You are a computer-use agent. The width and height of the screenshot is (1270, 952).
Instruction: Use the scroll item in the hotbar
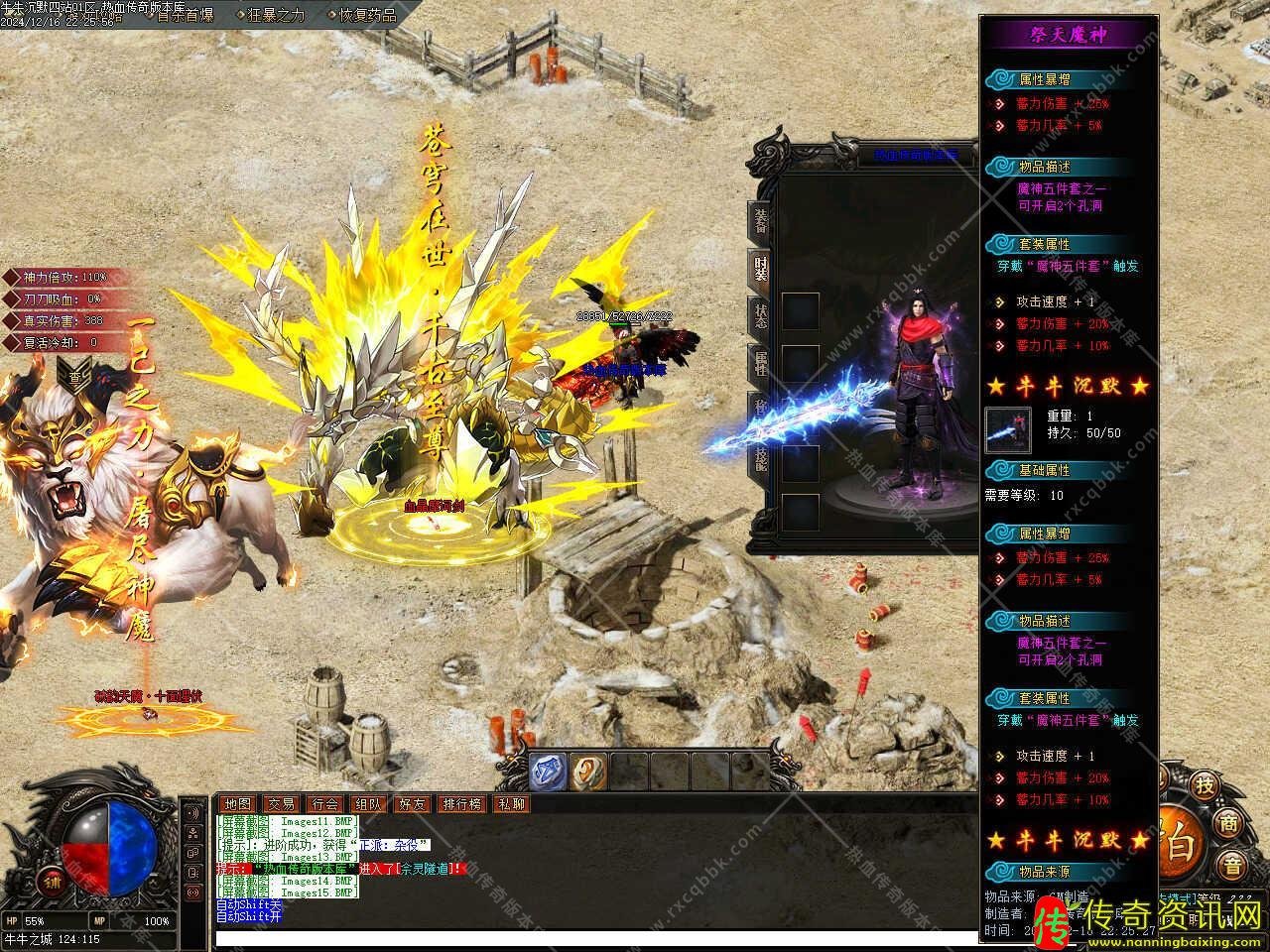pos(587,771)
